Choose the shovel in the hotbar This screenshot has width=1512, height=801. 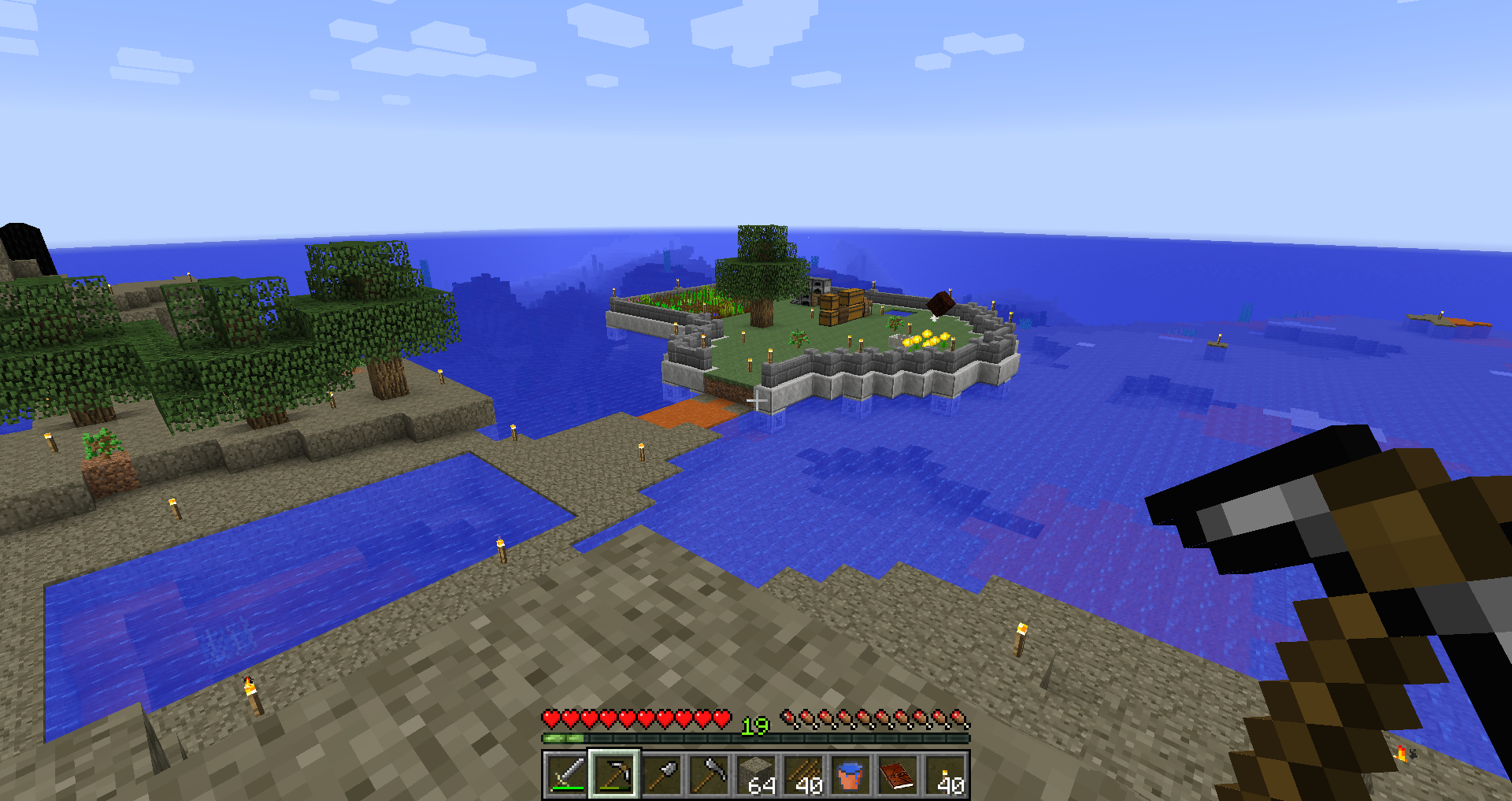click(x=661, y=774)
